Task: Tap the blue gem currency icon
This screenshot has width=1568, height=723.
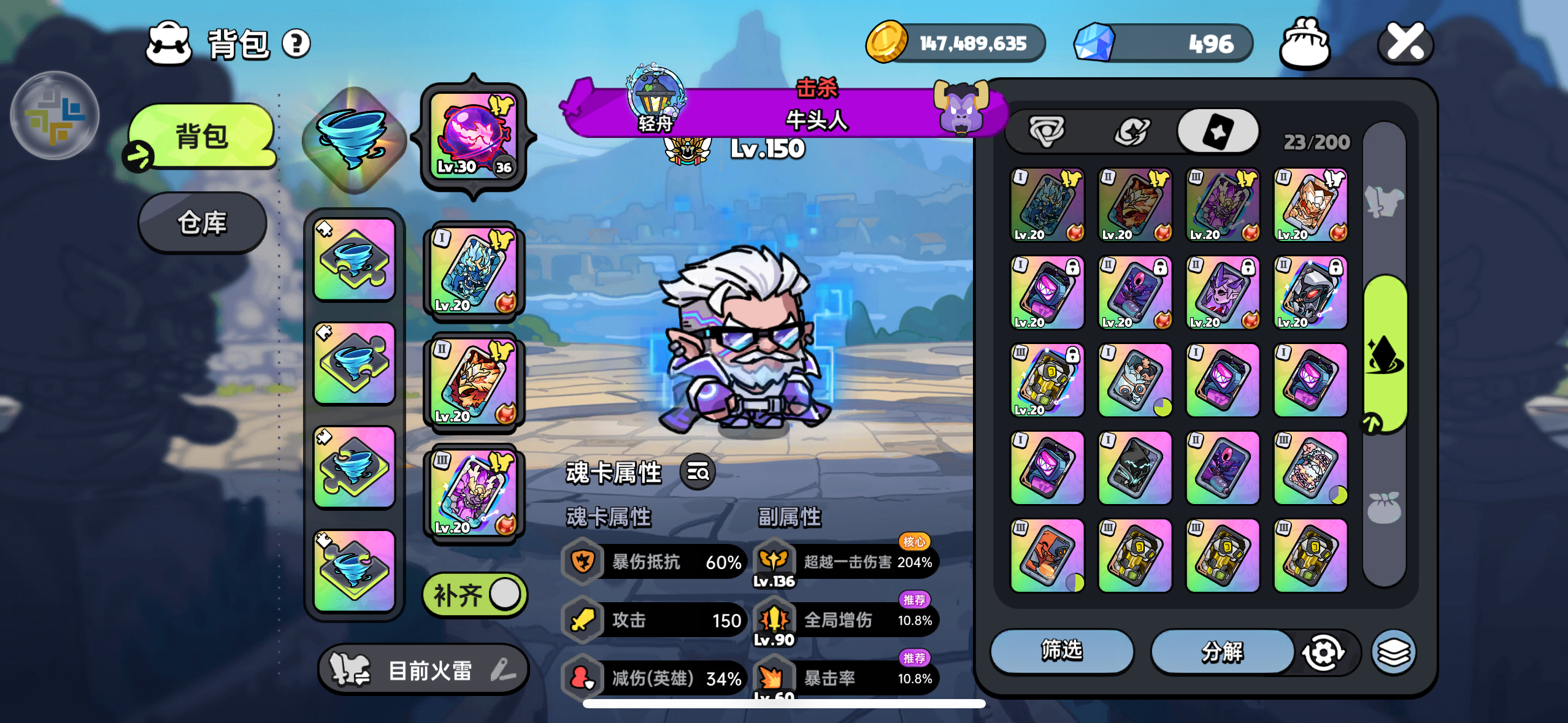Action: tap(1094, 43)
